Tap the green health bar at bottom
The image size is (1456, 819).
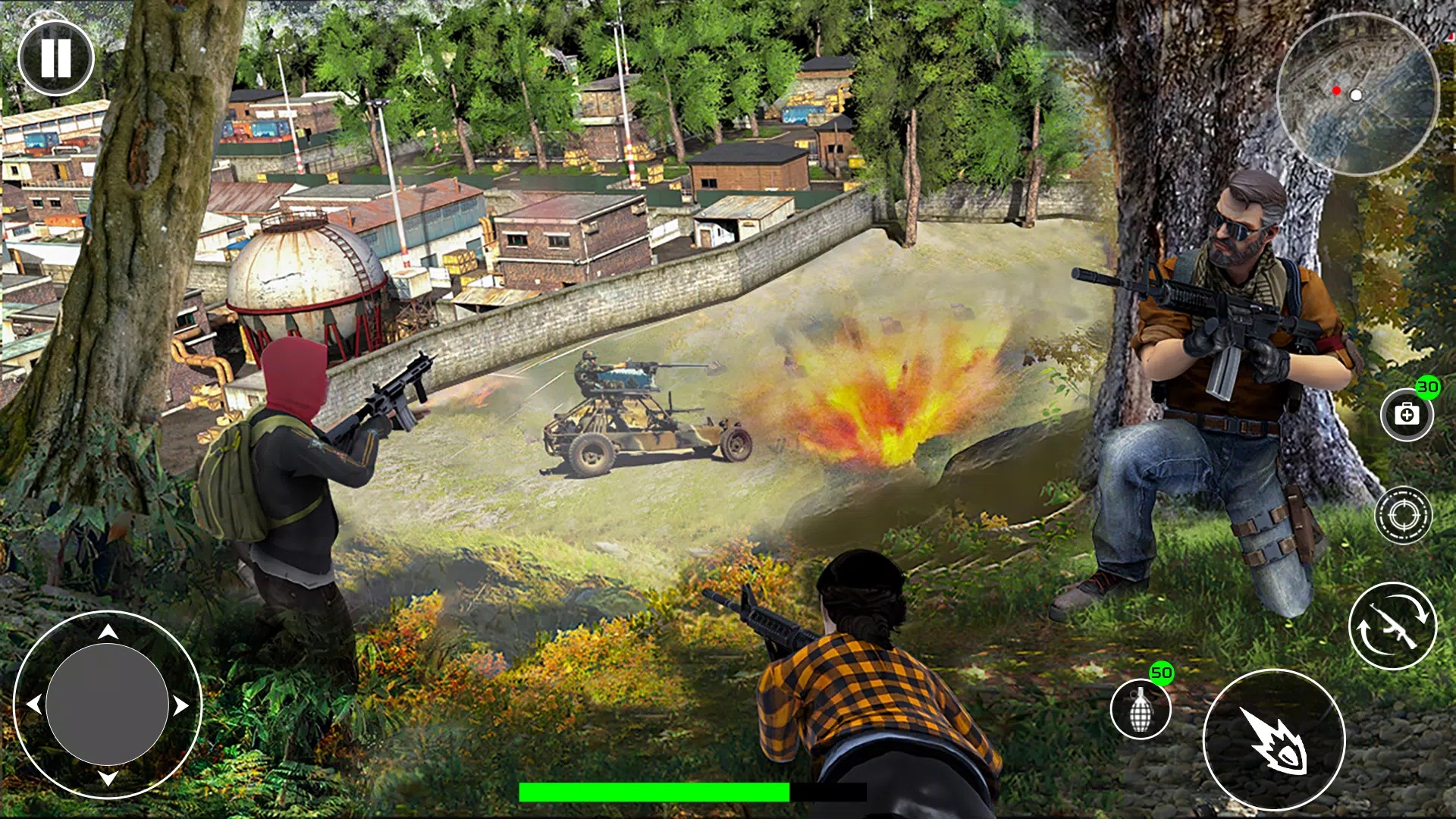pos(654,792)
